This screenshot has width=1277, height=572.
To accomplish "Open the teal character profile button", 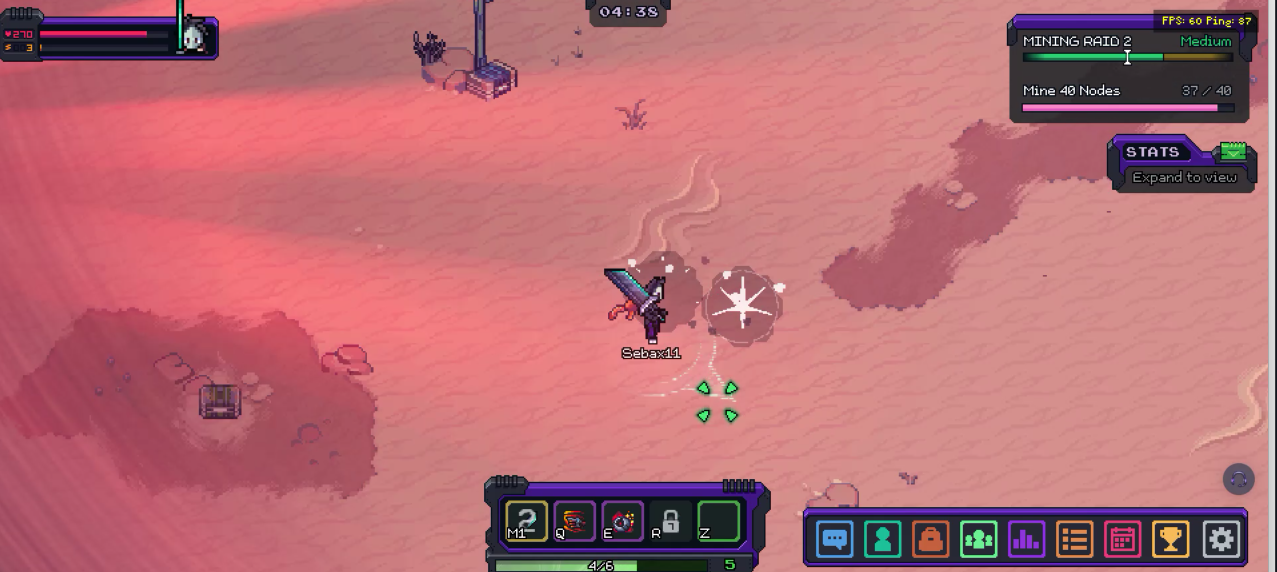I will click(x=882, y=540).
